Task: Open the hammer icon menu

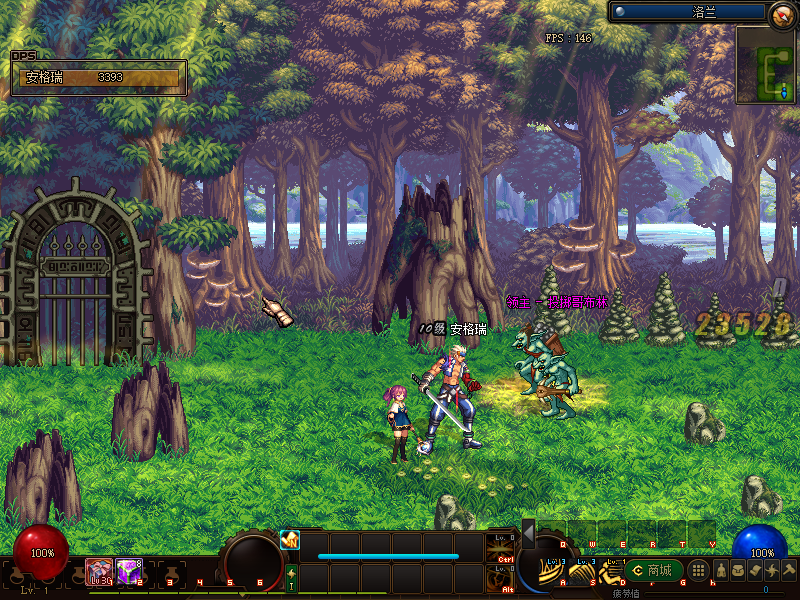Action: click(x=788, y=570)
